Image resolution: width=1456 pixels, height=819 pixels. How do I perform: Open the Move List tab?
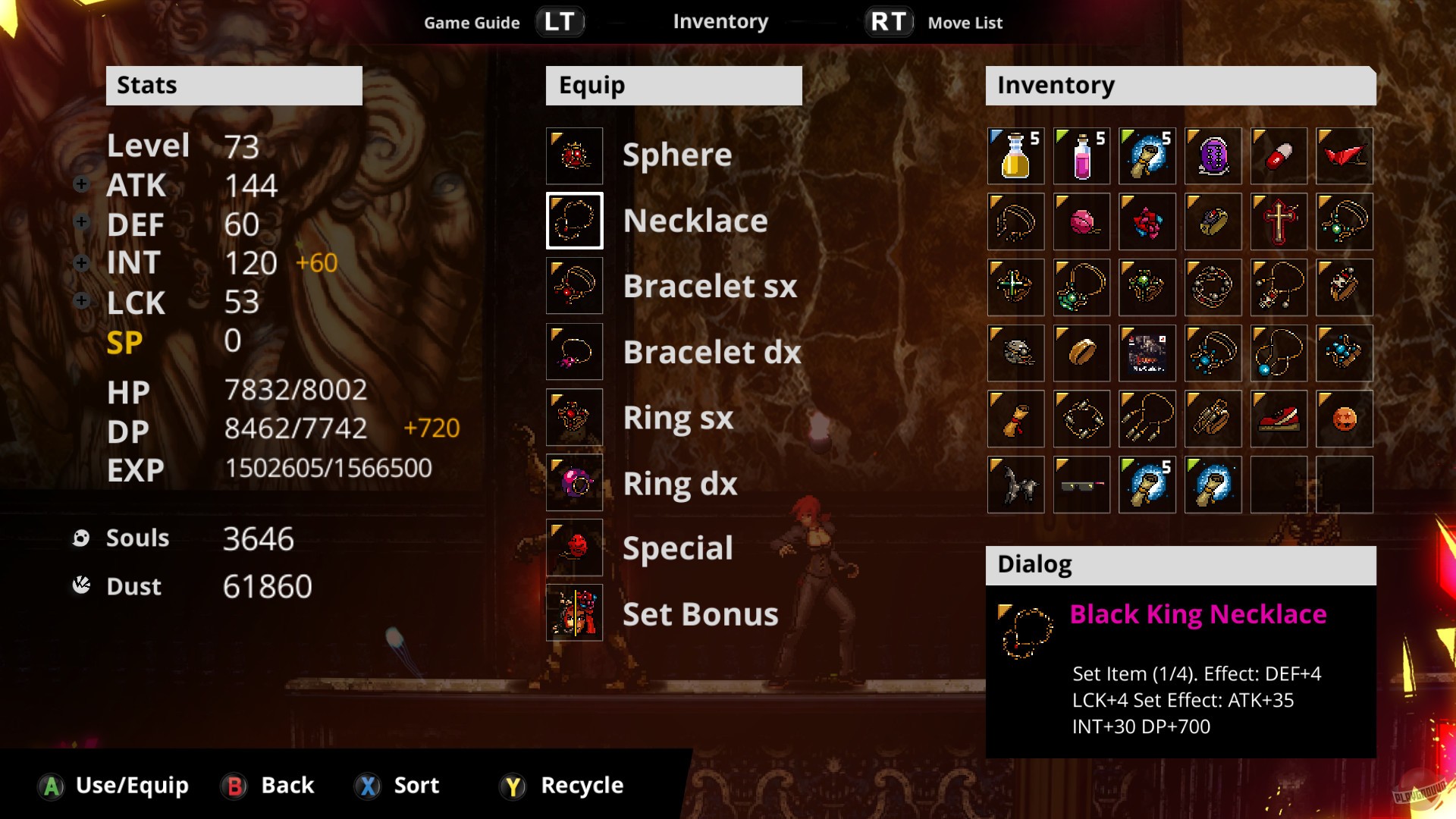pos(964,23)
